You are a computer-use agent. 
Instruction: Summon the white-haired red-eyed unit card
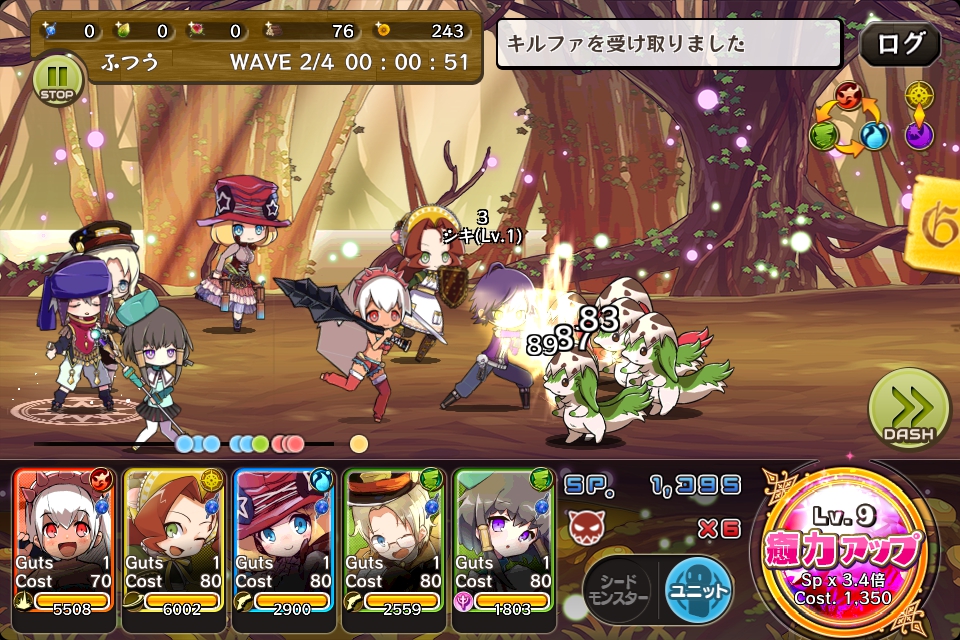coord(63,540)
